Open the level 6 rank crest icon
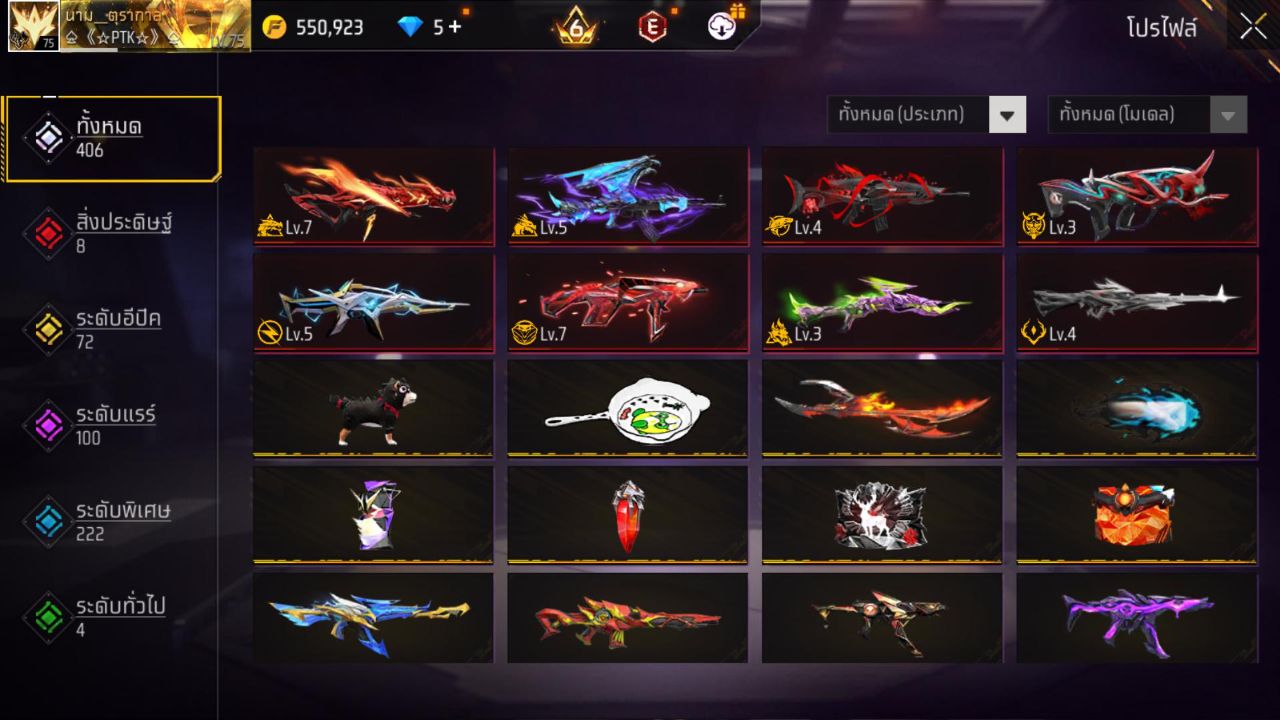Viewport: 1280px width, 720px height. coord(575,27)
